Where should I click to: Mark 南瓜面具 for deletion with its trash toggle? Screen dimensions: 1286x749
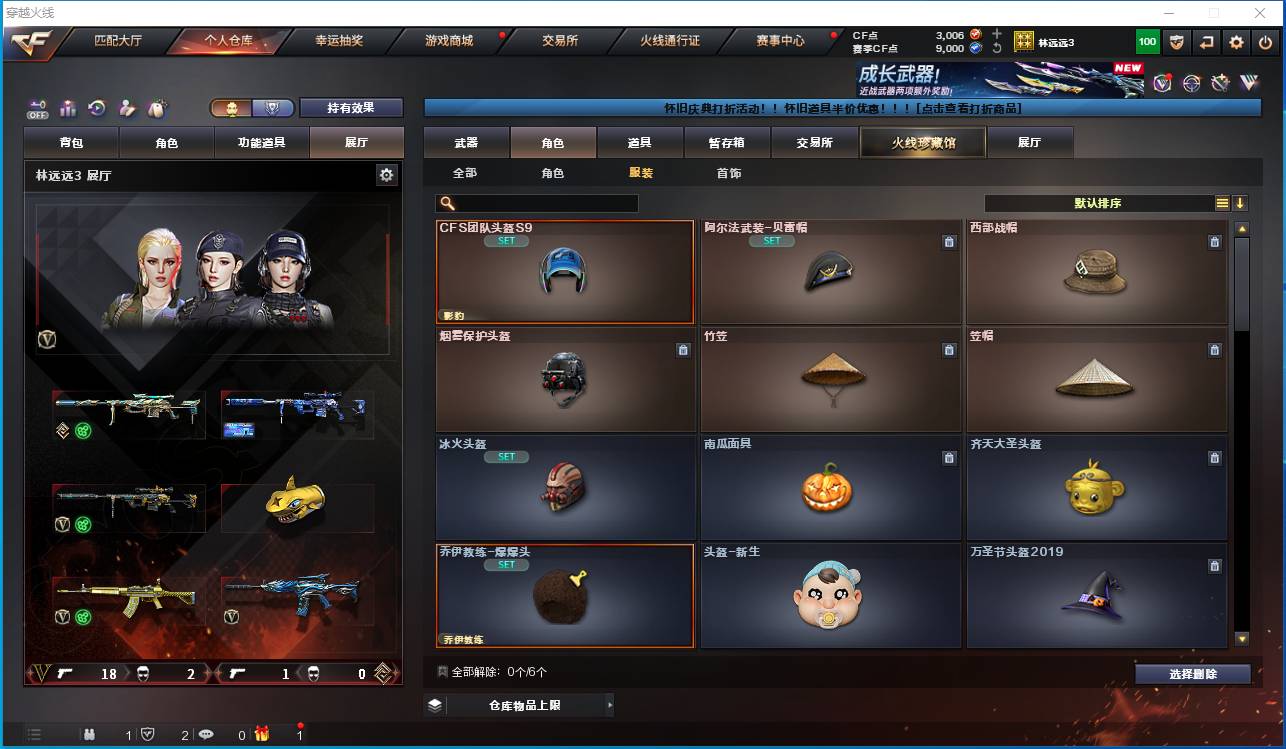coord(949,458)
